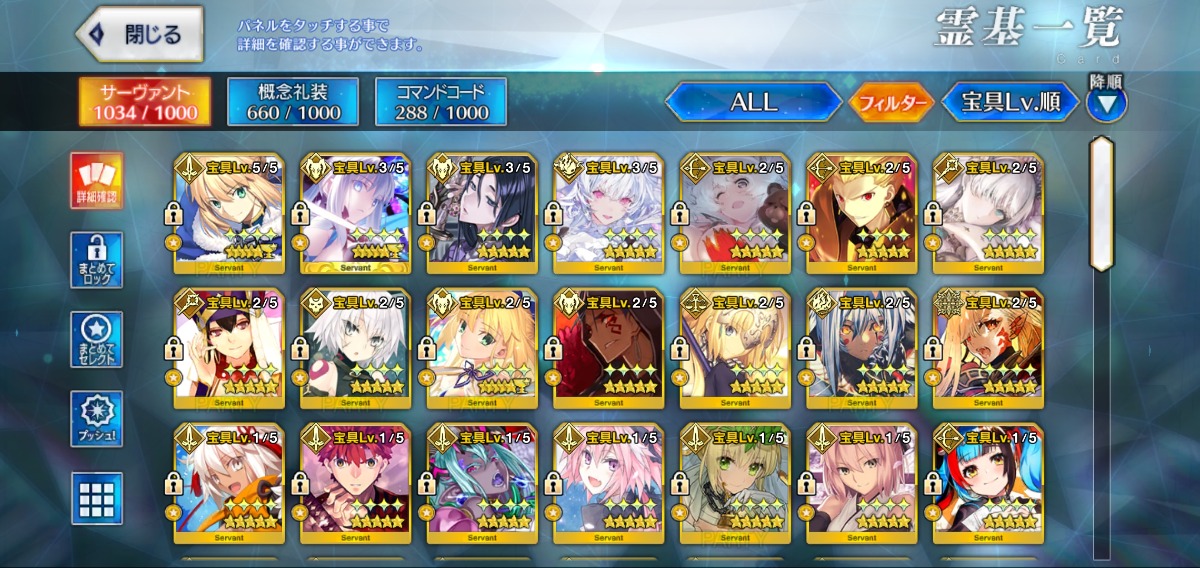Toggle the 降順 descending sort arrow
Viewport: 1200px width, 568px height.
point(1107,102)
